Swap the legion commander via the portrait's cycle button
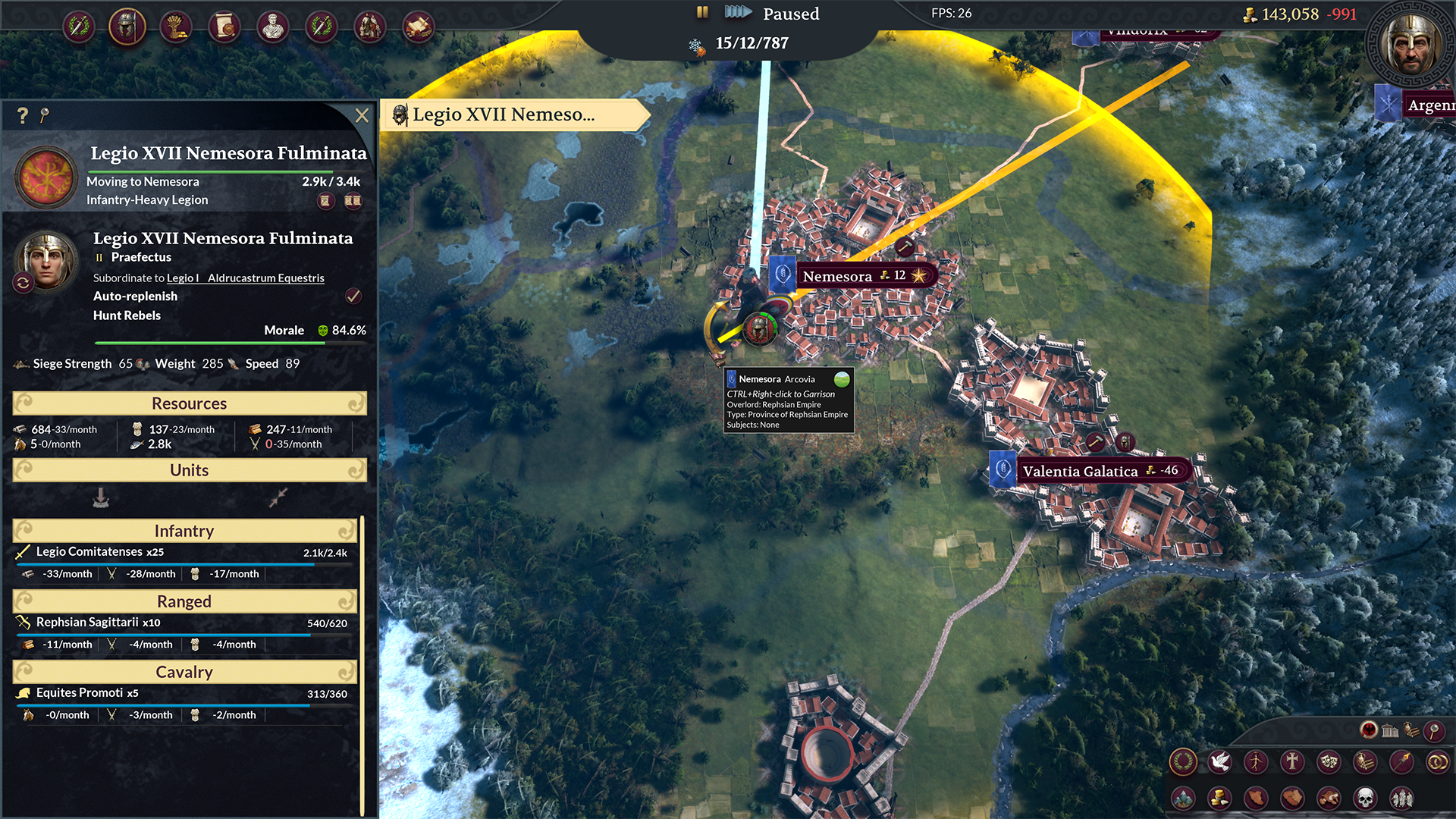The width and height of the screenshot is (1456, 819). click(23, 283)
